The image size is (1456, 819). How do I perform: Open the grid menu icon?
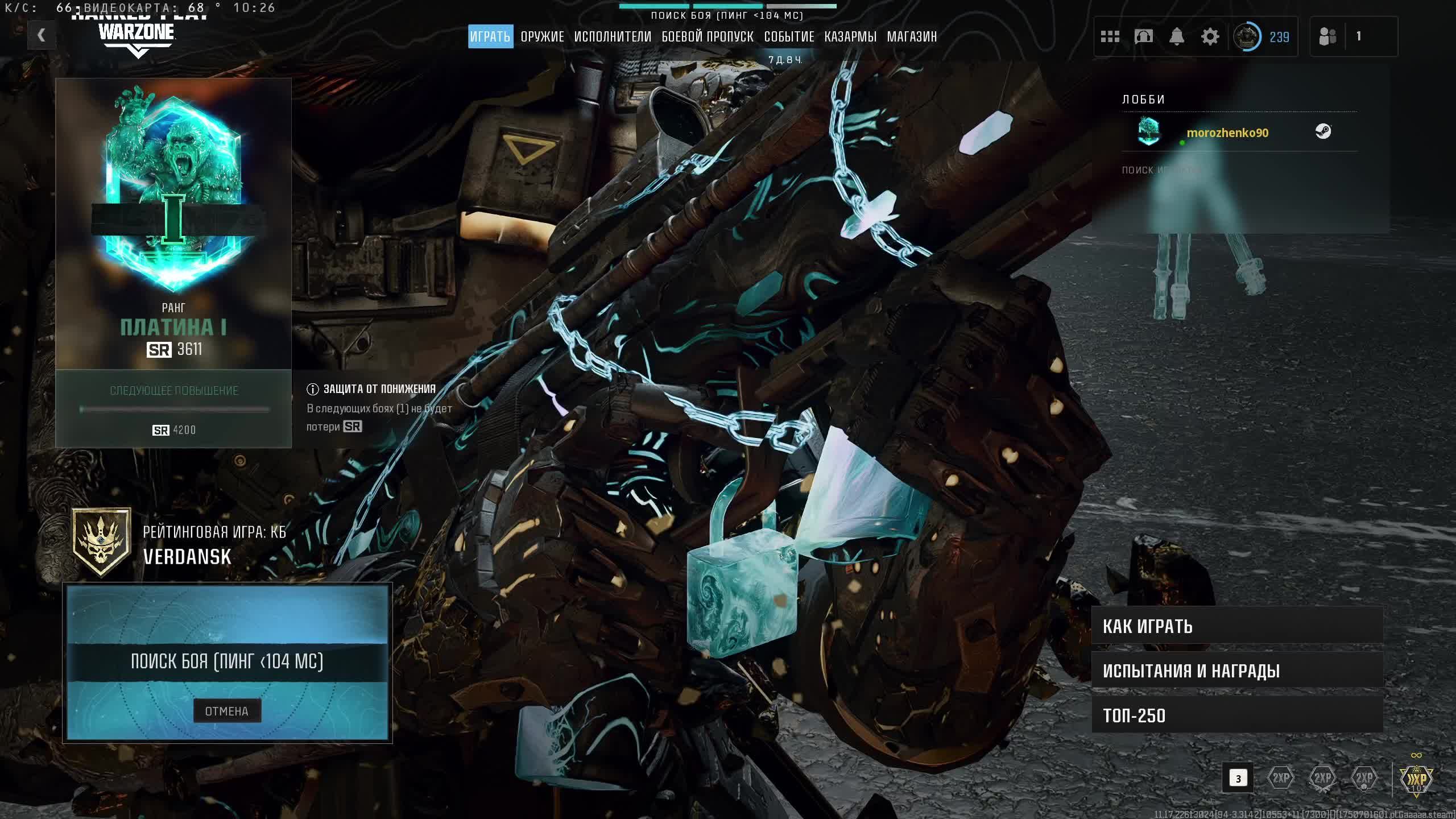pyautogui.click(x=1110, y=37)
